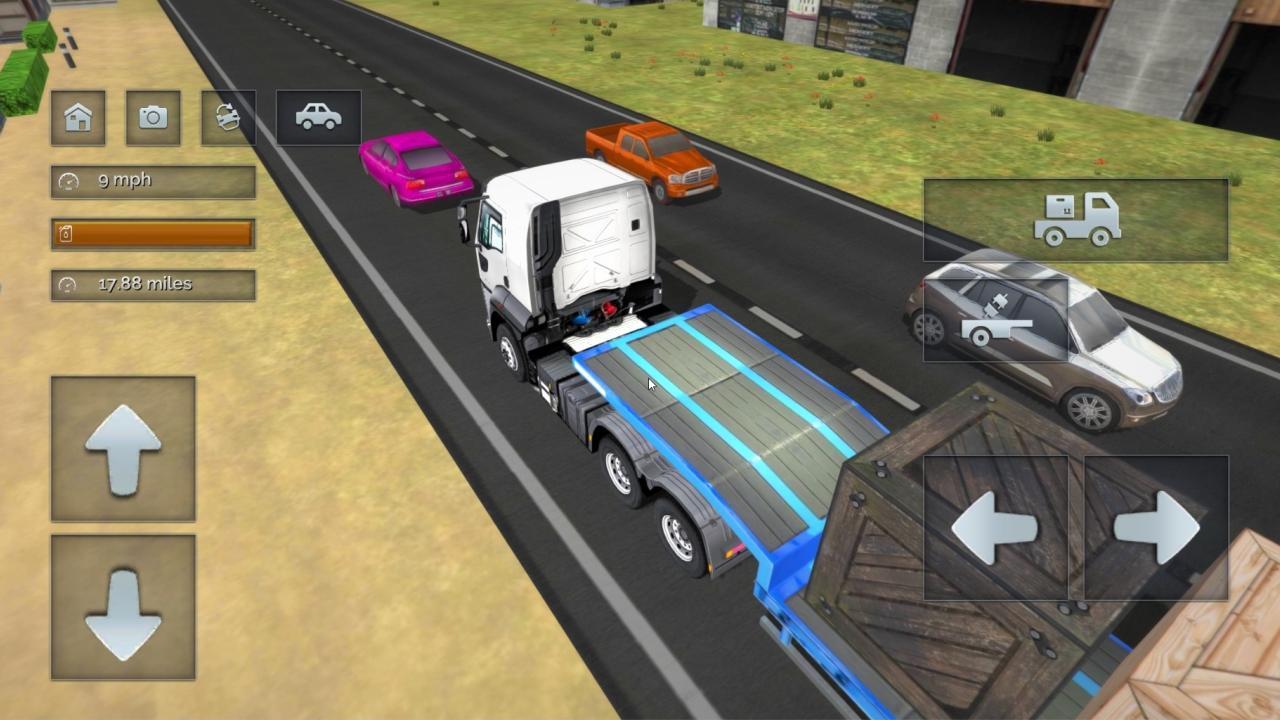Screen dimensions: 1280x720
Task: Select the camera icon to change view
Action: tap(152, 117)
